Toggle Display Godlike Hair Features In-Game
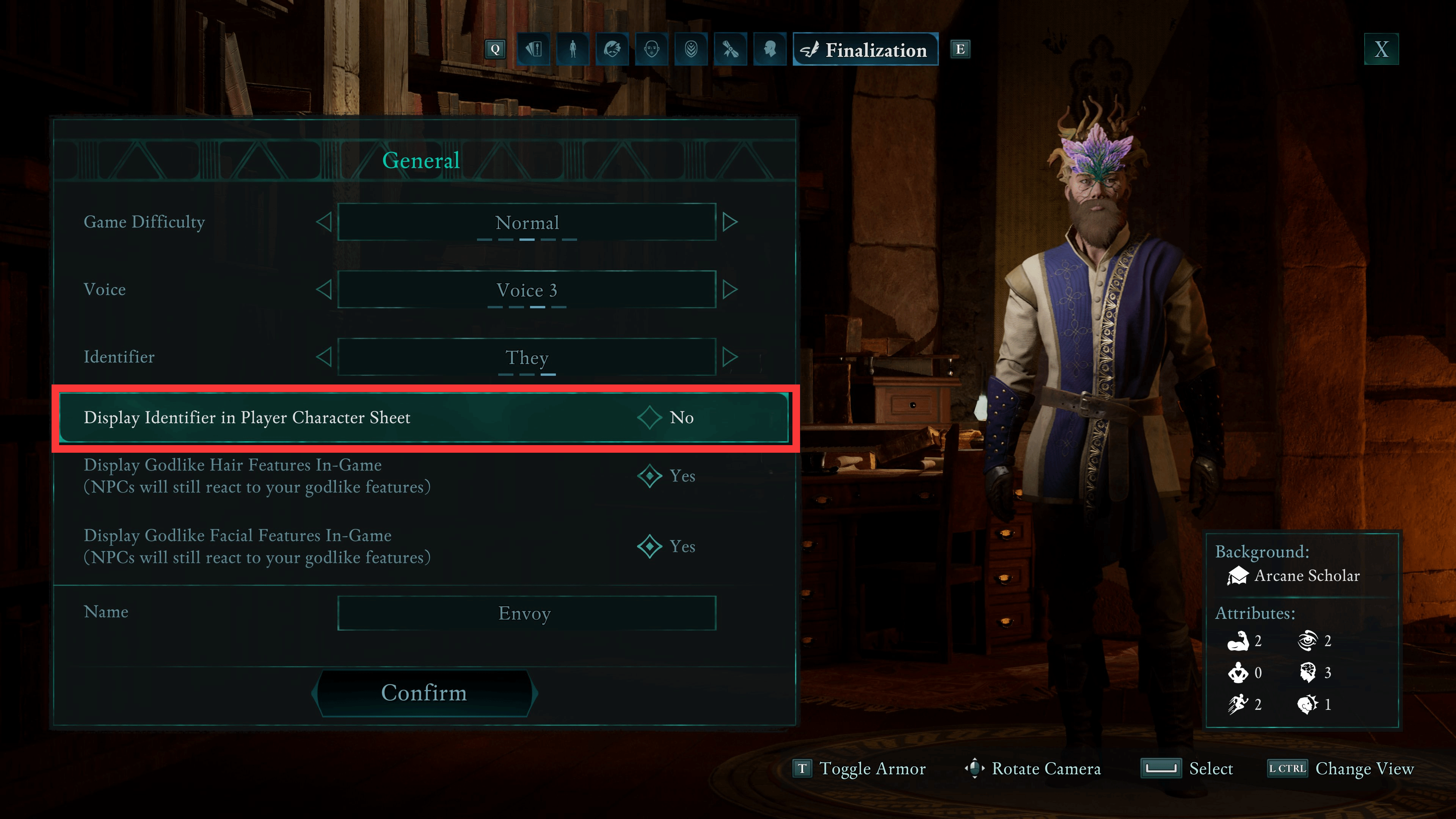 point(650,476)
